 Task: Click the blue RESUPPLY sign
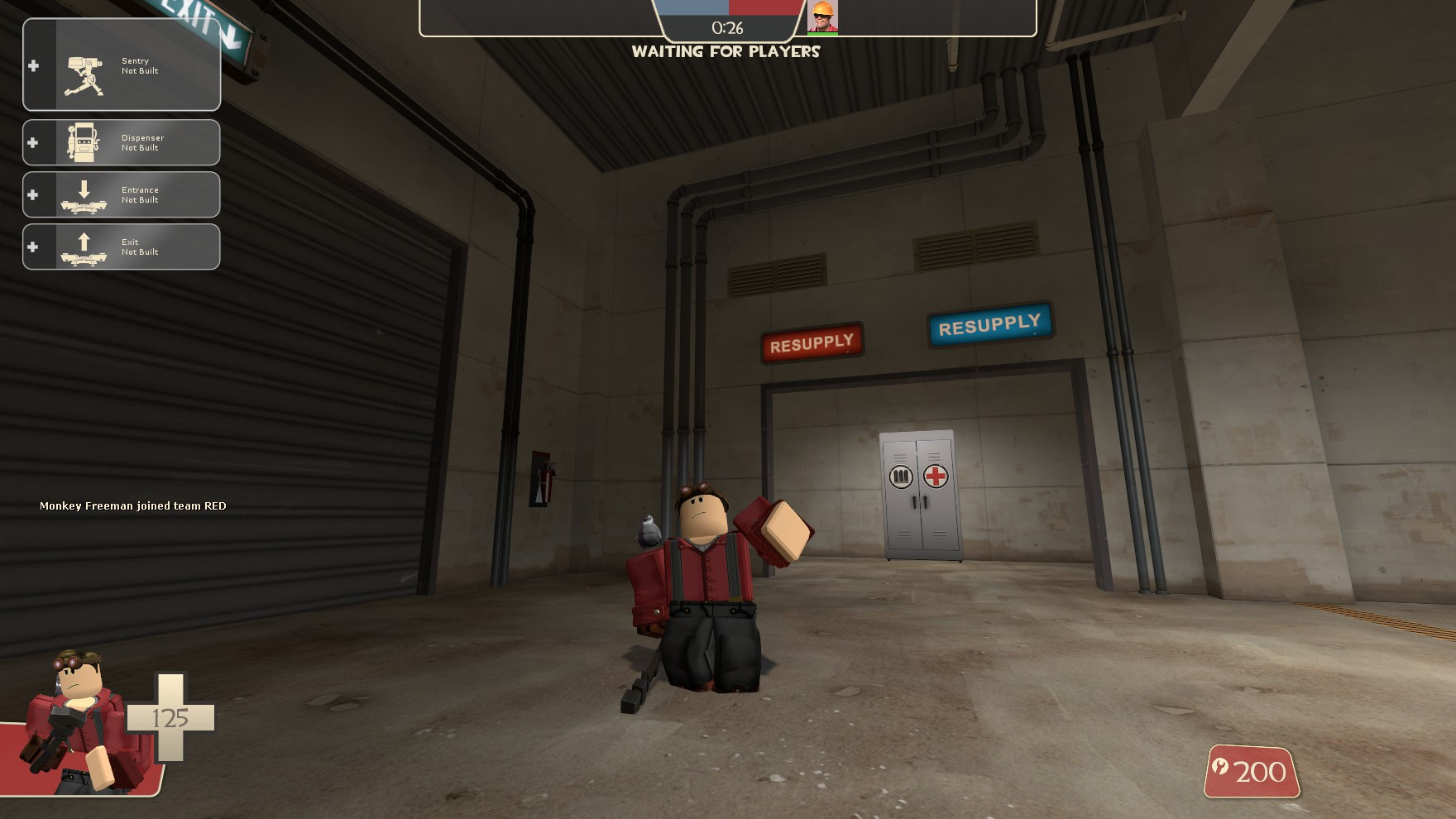point(990,328)
